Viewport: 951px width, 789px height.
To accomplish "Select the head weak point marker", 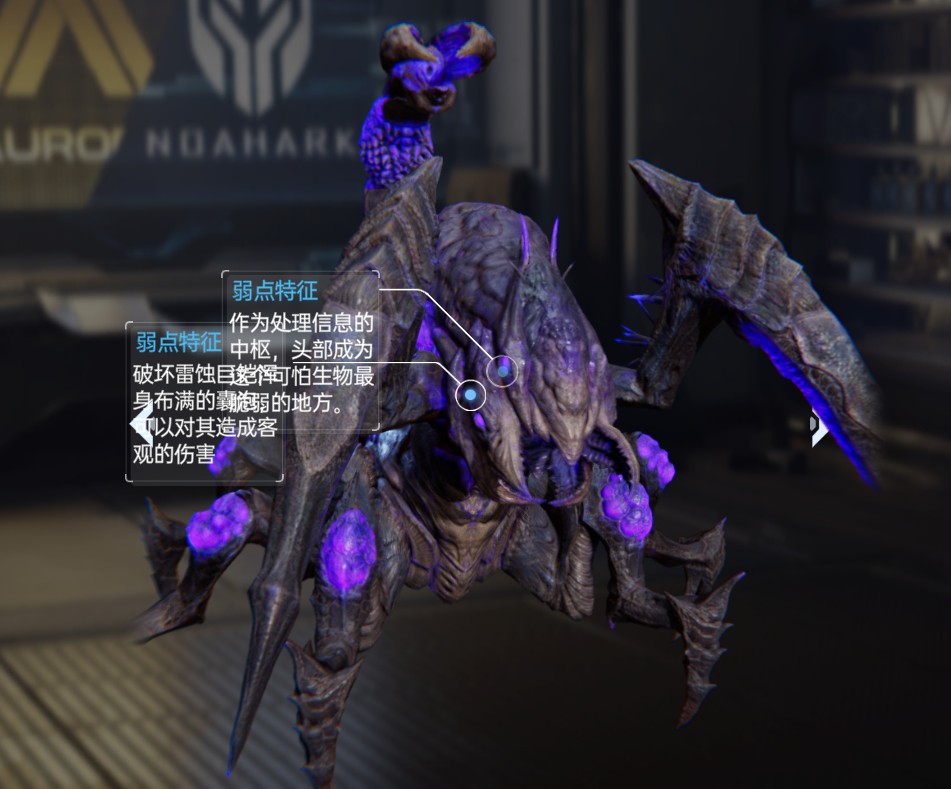I will [x=503, y=372].
